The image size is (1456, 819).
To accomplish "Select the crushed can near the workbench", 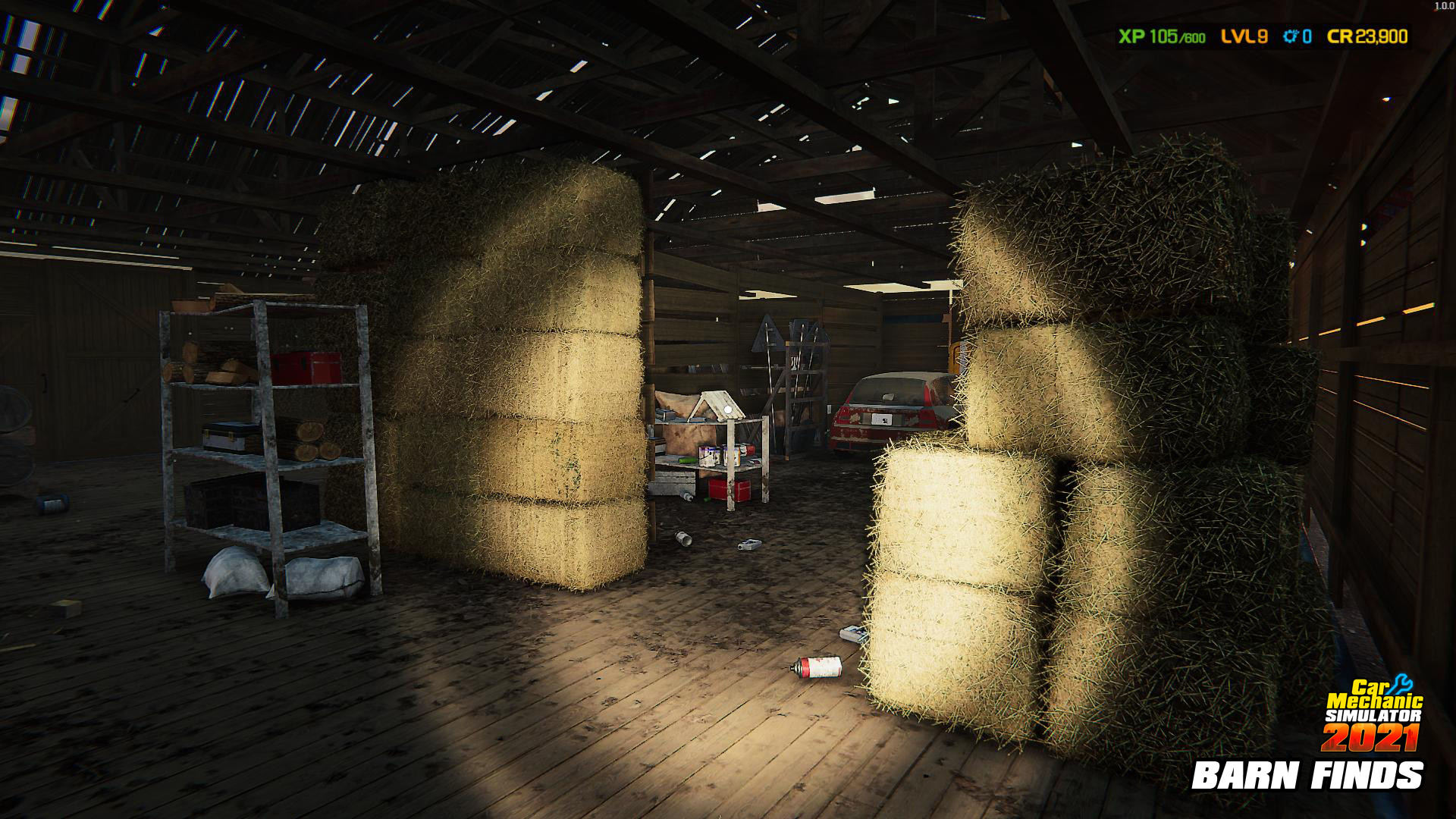I will (x=682, y=538).
